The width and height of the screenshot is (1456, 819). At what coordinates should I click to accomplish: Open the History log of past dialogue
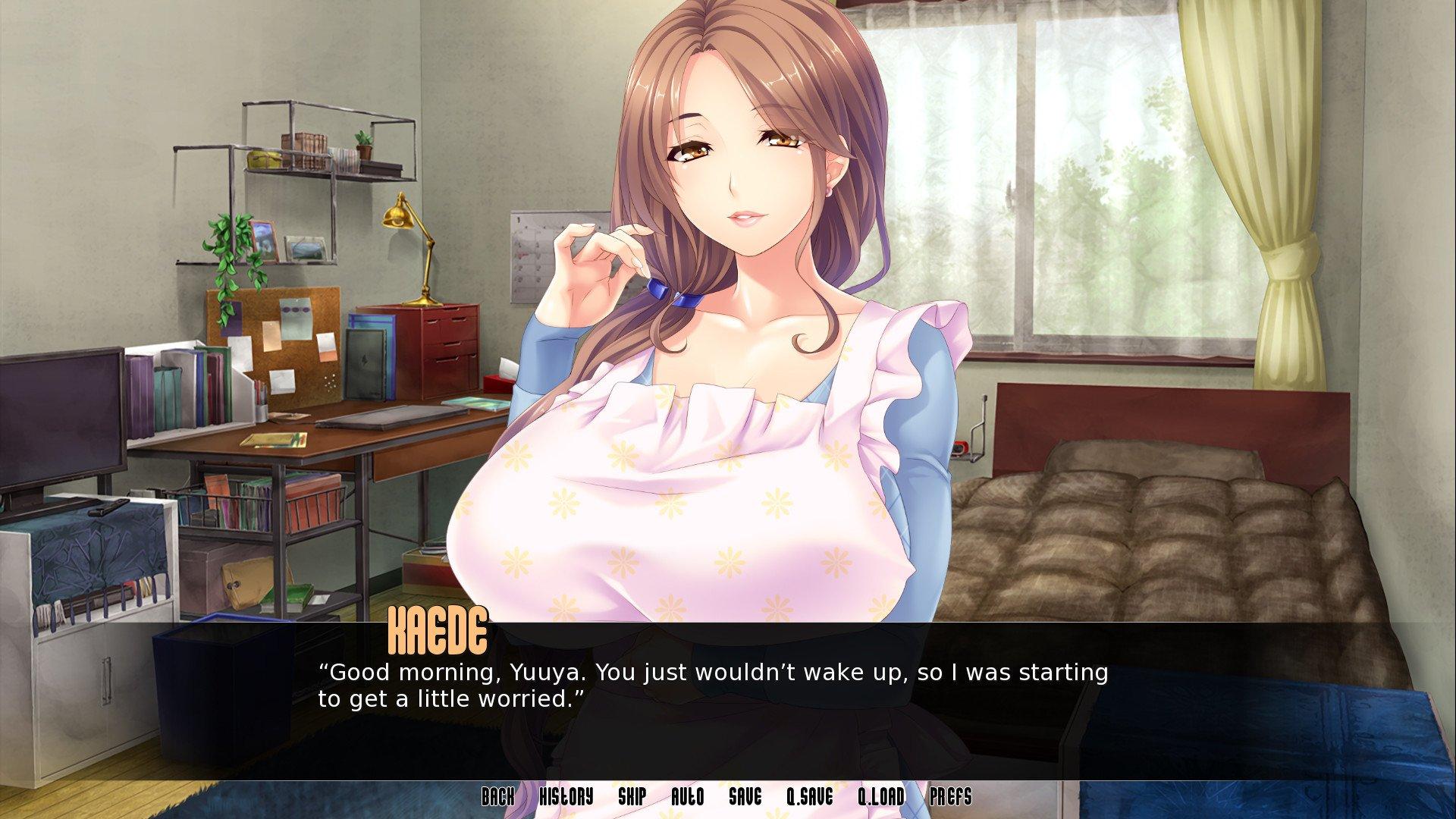click(565, 797)
